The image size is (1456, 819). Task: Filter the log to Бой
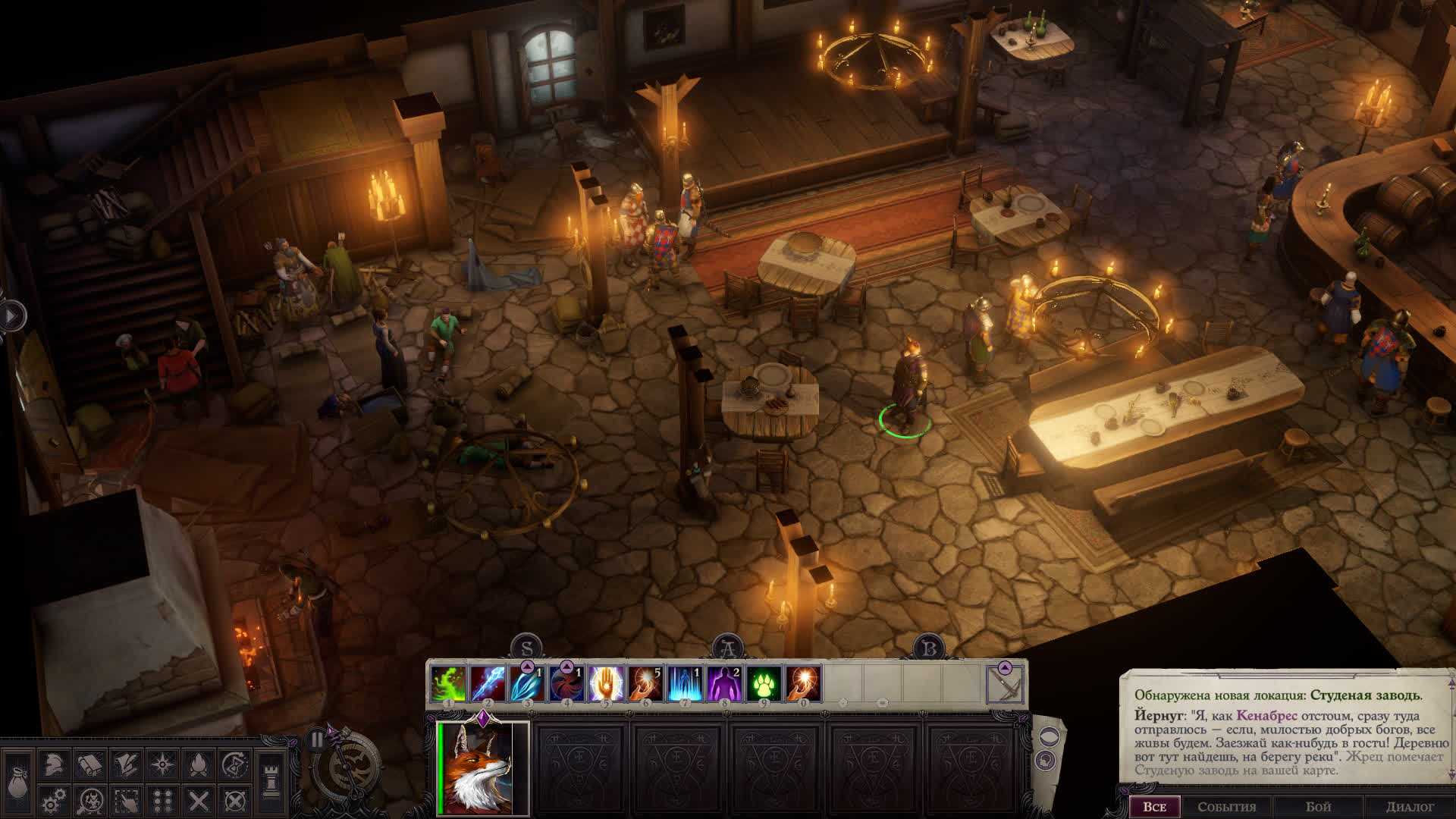[1319, 807]
